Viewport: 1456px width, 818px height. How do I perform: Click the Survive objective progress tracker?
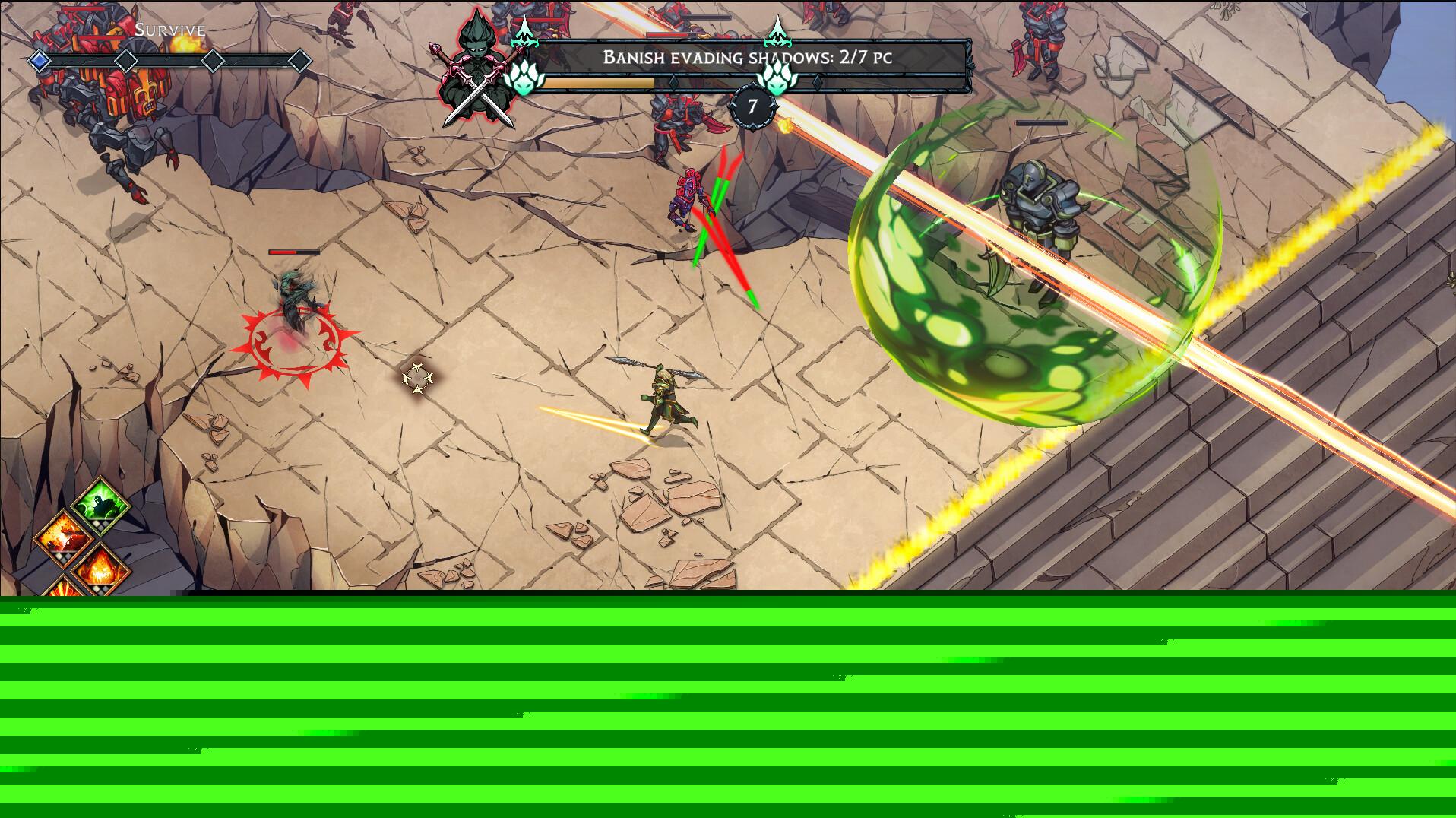coord(169,59)
